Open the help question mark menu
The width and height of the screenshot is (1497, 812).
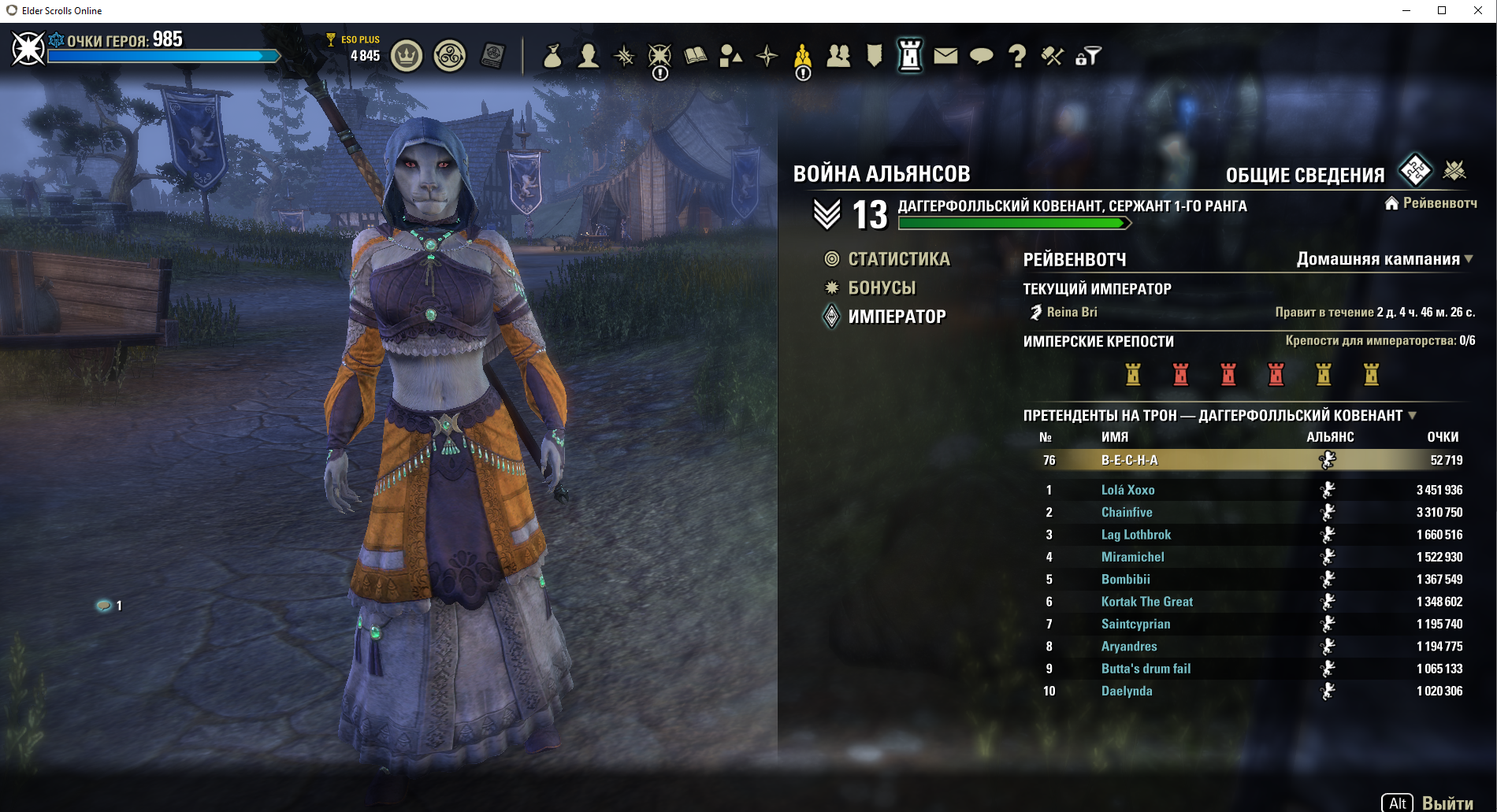point(1017,56)
